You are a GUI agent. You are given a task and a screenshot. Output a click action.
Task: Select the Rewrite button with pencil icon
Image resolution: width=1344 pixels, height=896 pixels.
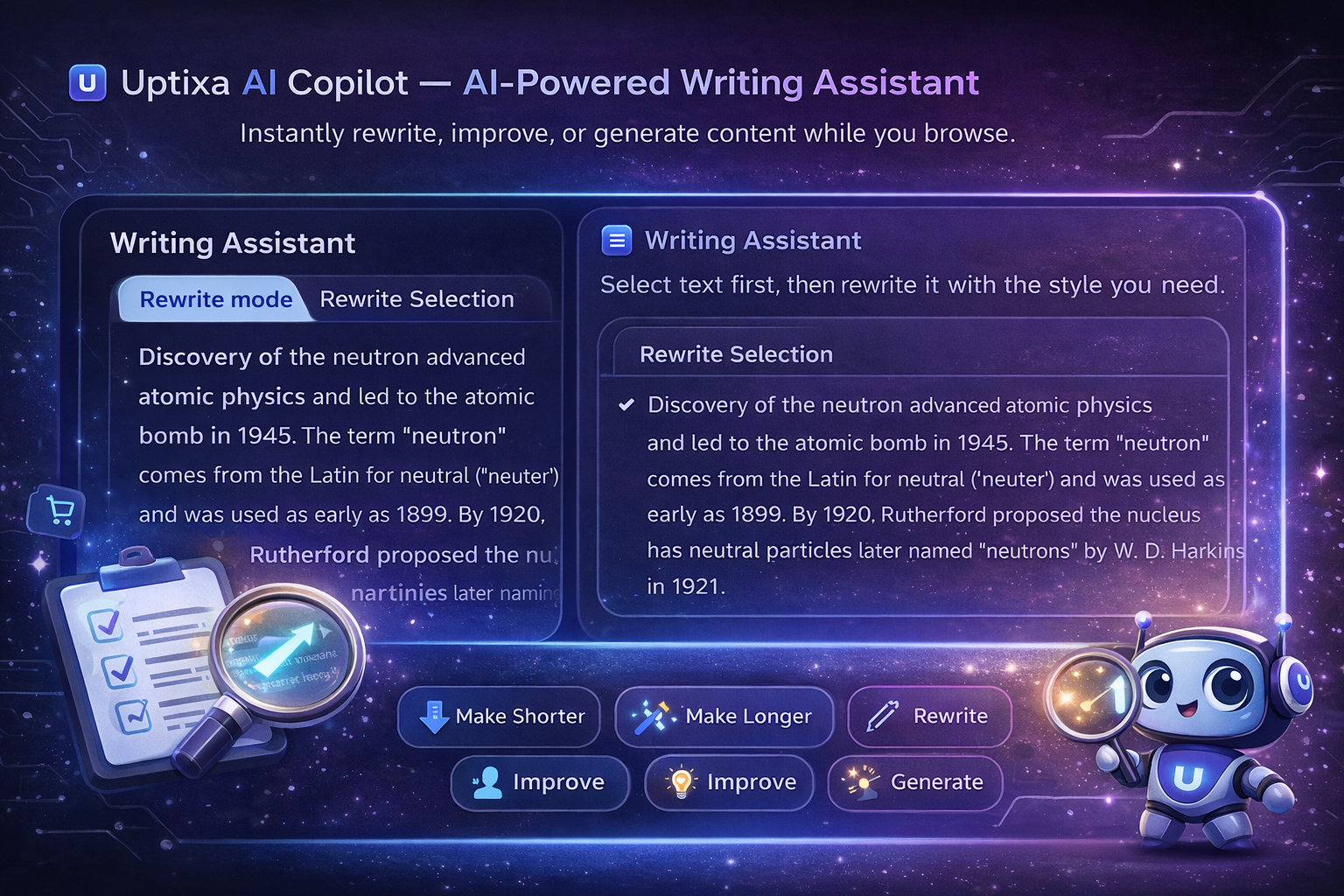[929, 717]
